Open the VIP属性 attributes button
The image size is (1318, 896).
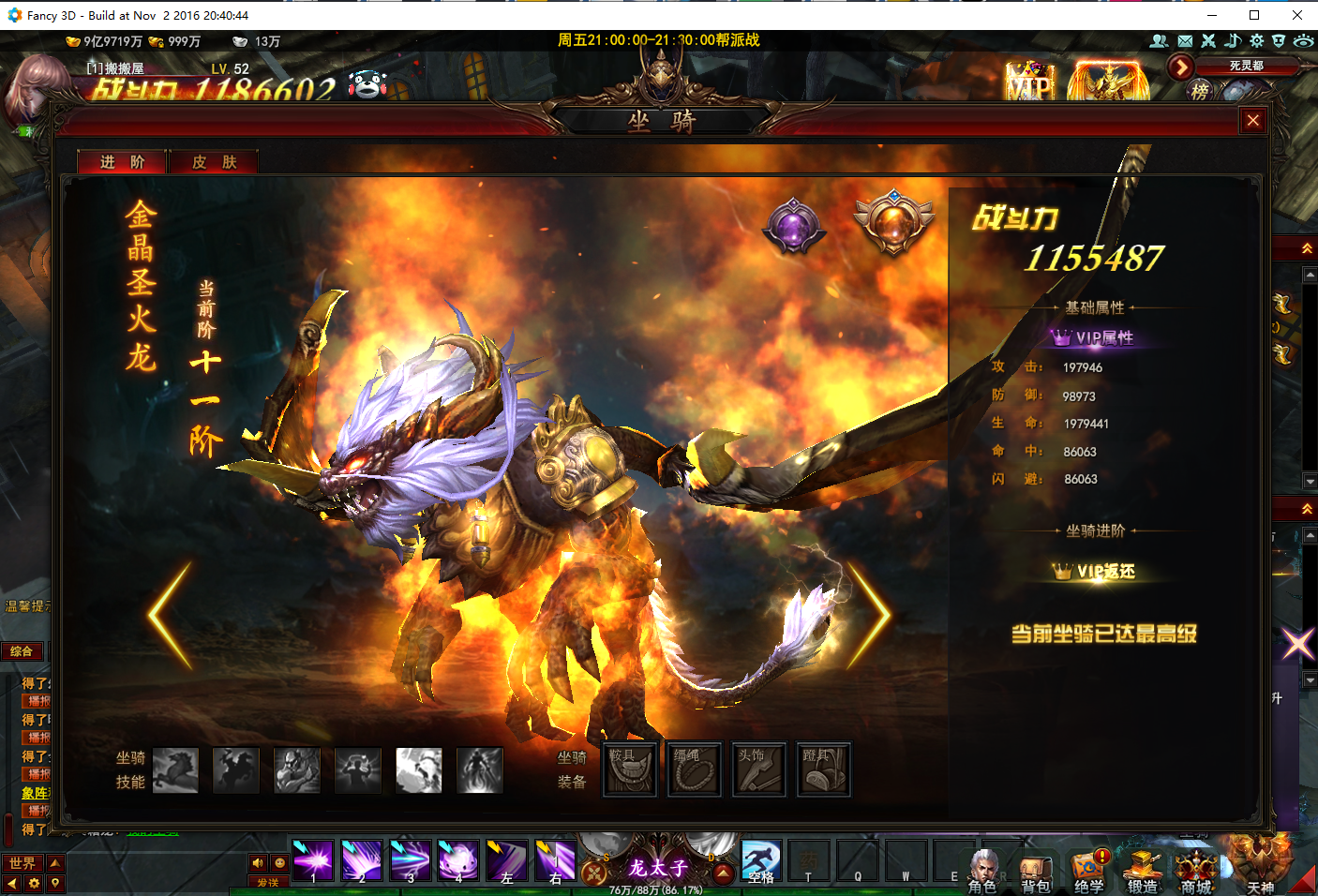1093,337
